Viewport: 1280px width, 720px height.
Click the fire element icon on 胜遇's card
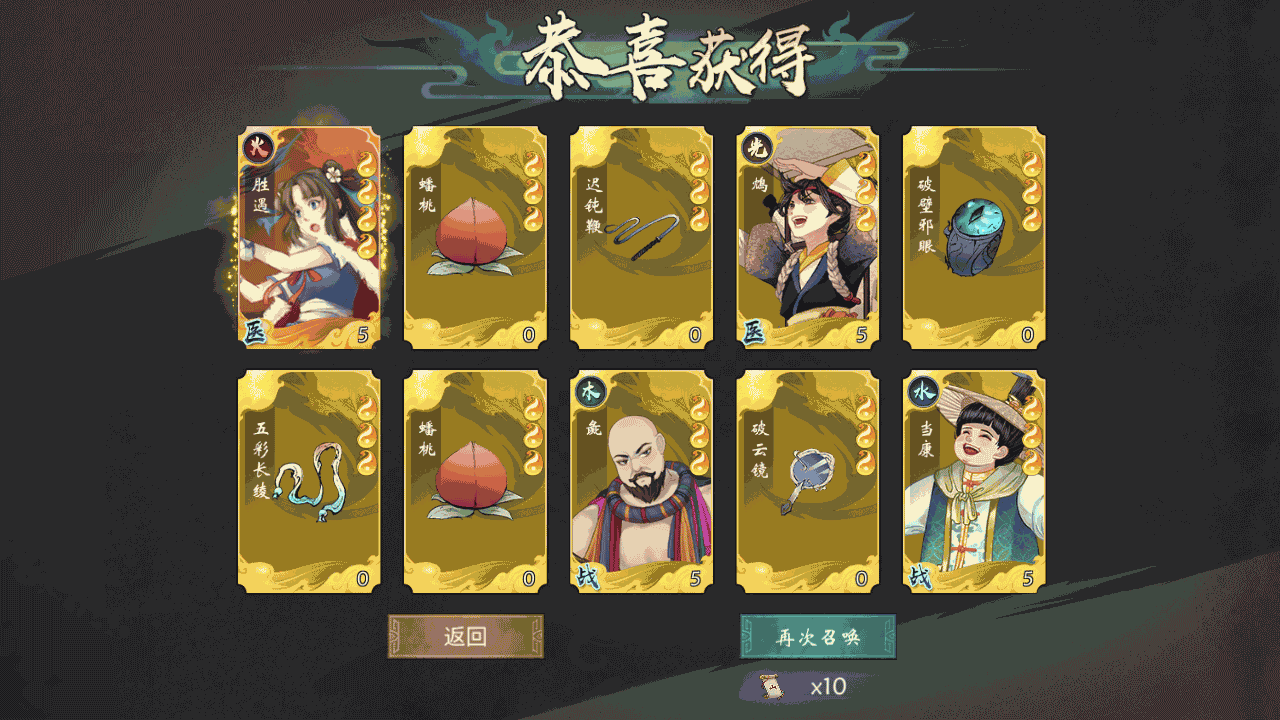pos(257,146)
